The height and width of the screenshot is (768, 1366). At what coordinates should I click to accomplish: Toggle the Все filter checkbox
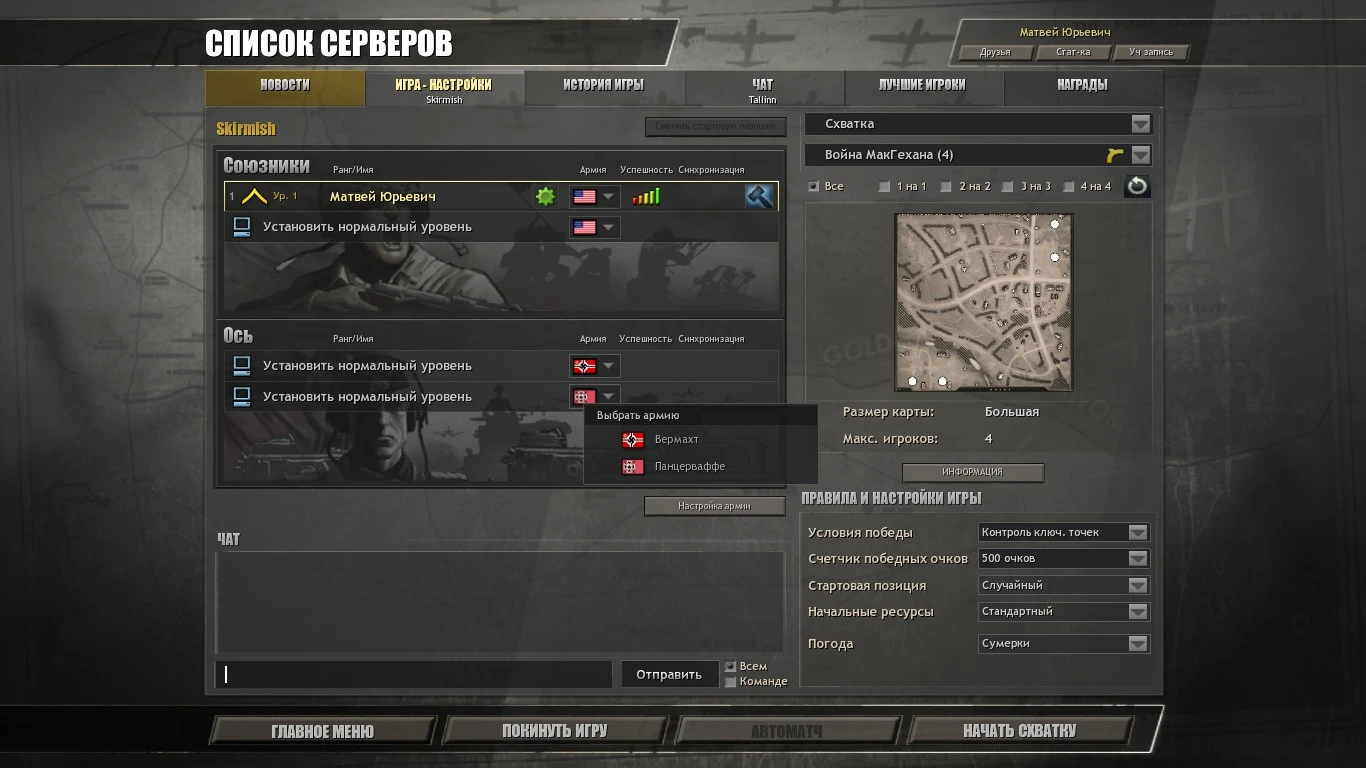click(x=813, y=186)
